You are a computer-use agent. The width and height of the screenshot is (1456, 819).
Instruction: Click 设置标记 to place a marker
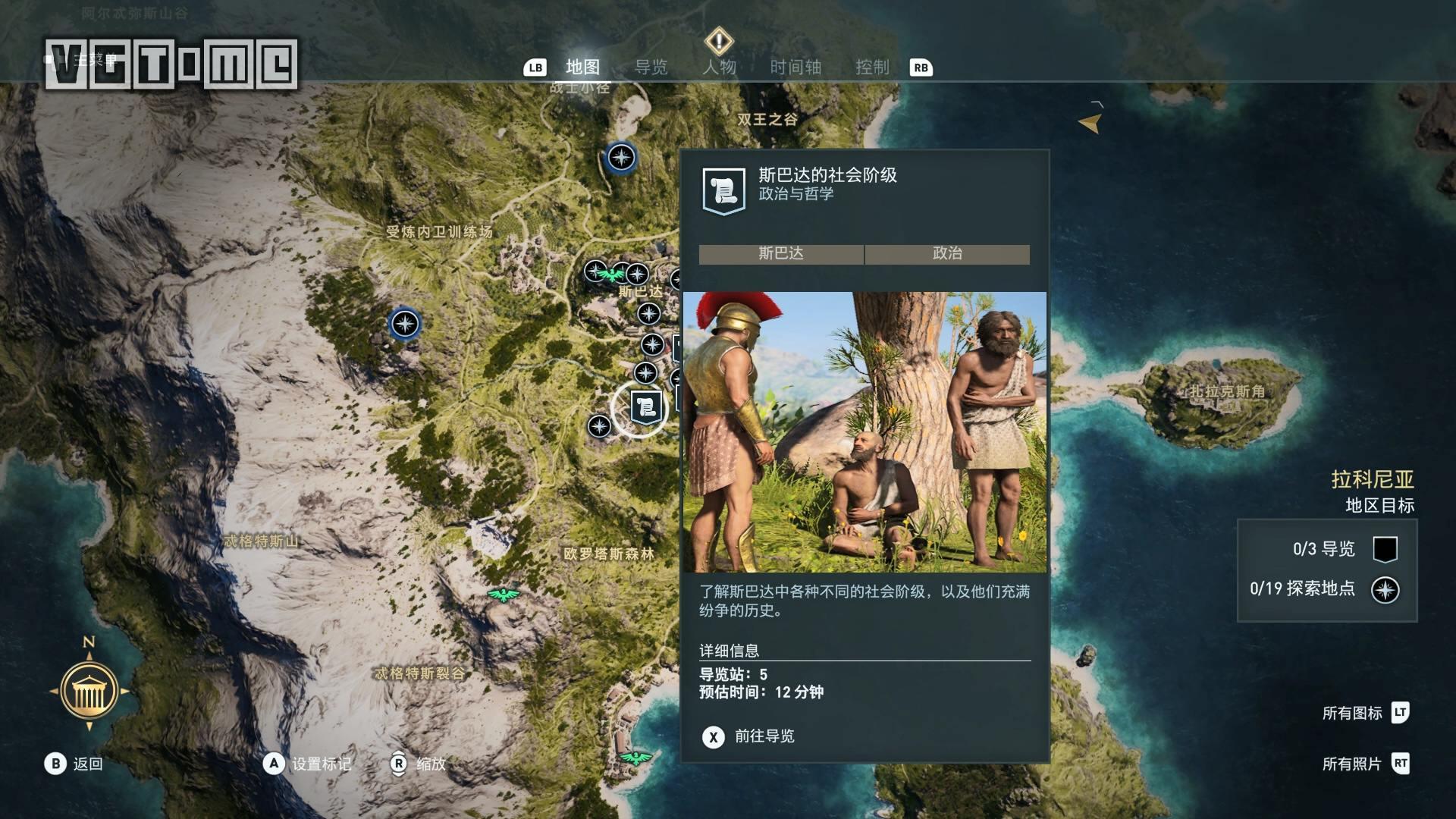pyautogui.click(x=308, y=764)
